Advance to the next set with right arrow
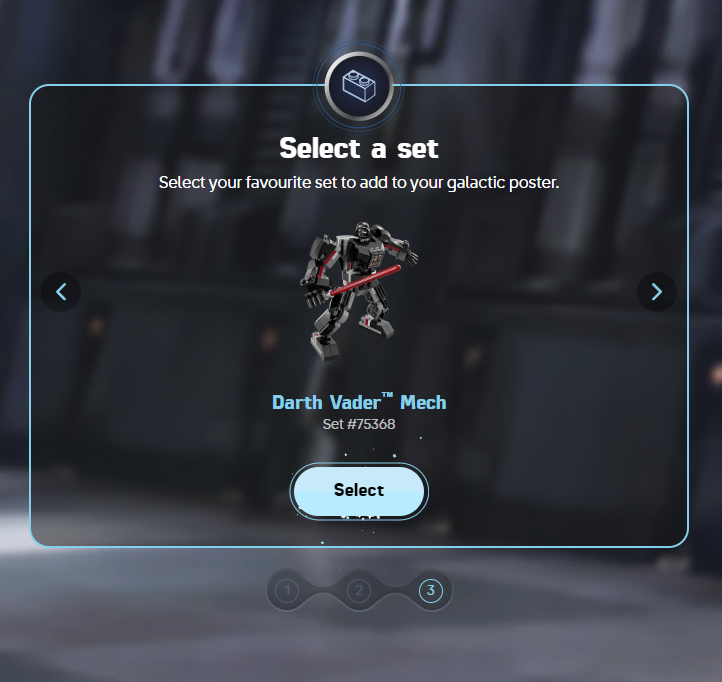The width and height of the screenshot is (722, 682). click(657, 292)
